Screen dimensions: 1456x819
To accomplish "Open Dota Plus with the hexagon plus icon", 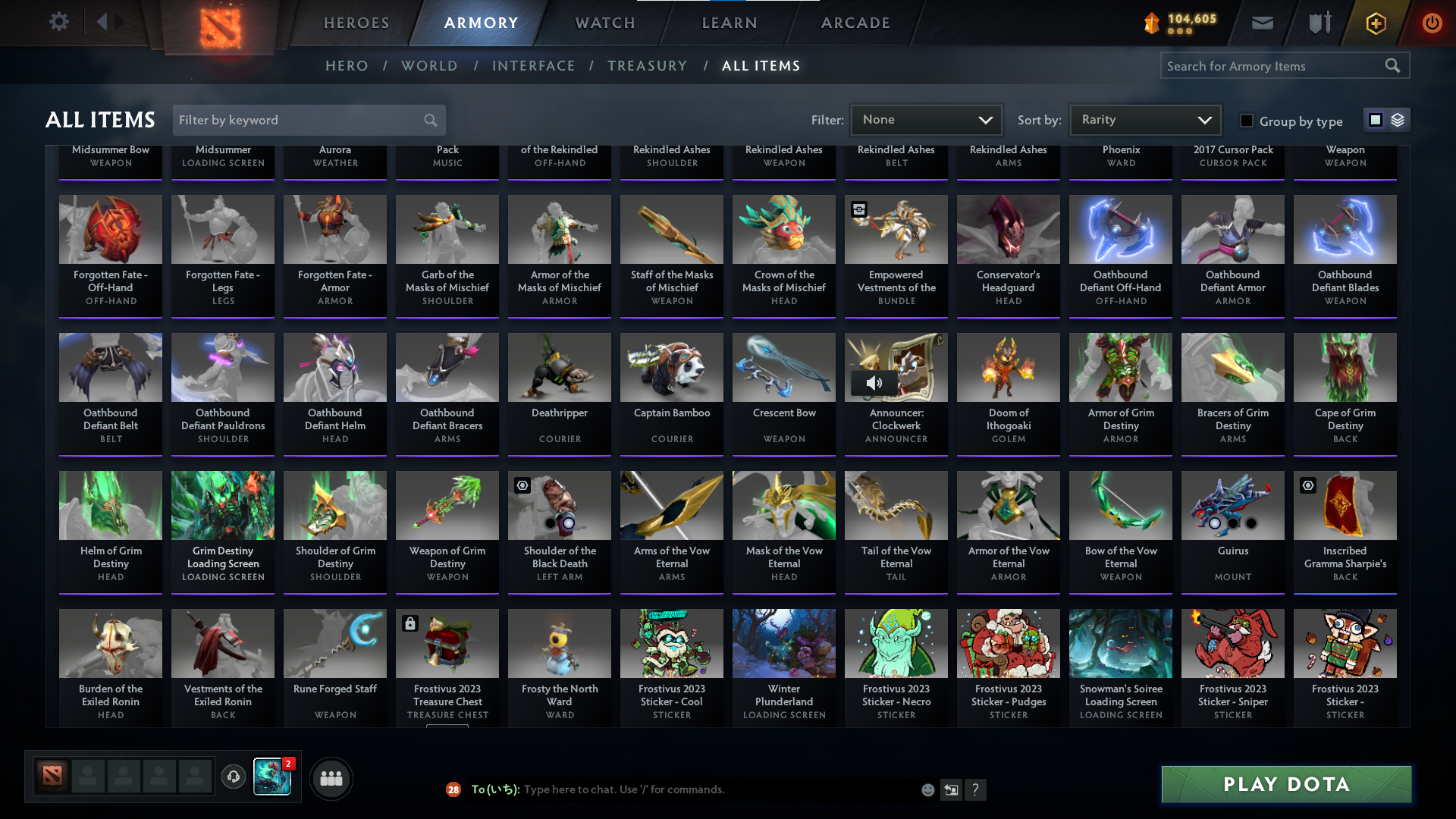I will (x=1375, y=23).
